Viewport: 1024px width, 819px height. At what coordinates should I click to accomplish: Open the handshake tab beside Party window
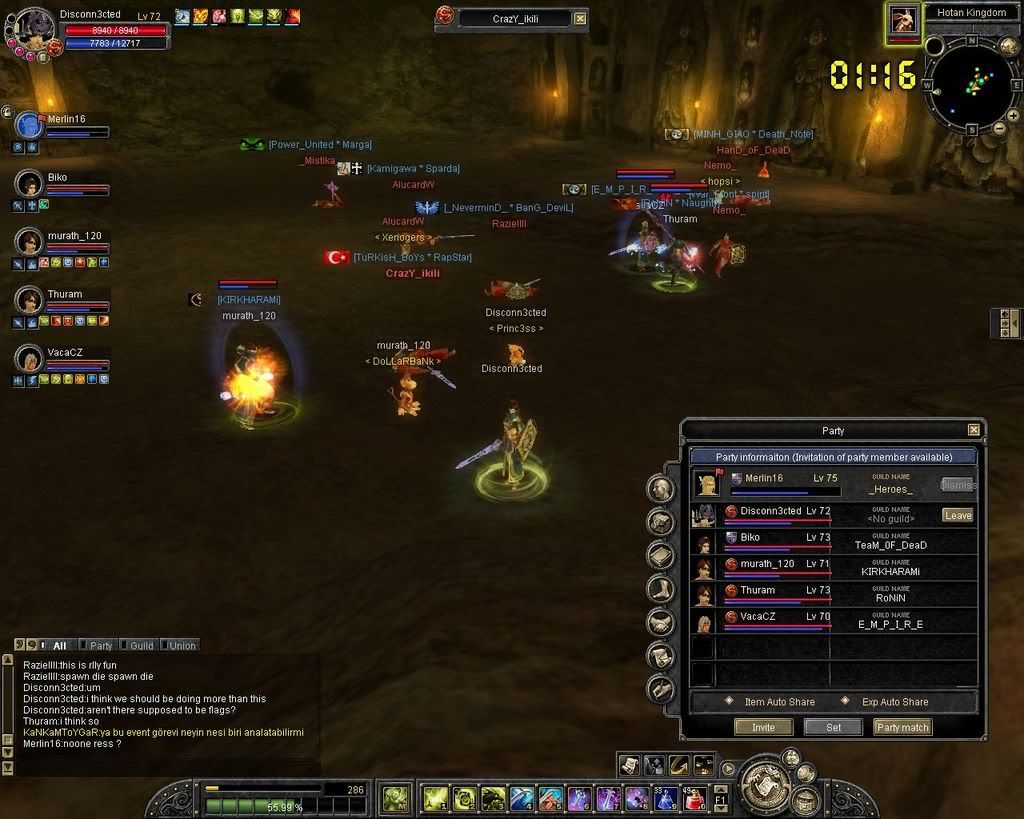660,622
